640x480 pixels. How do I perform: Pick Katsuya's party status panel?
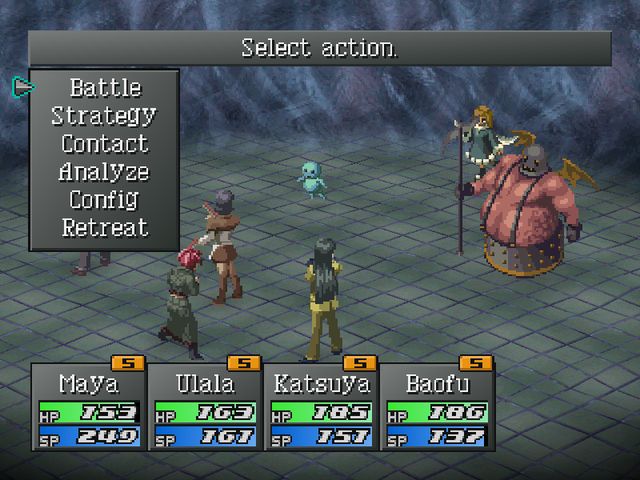(x=320, y=410)
